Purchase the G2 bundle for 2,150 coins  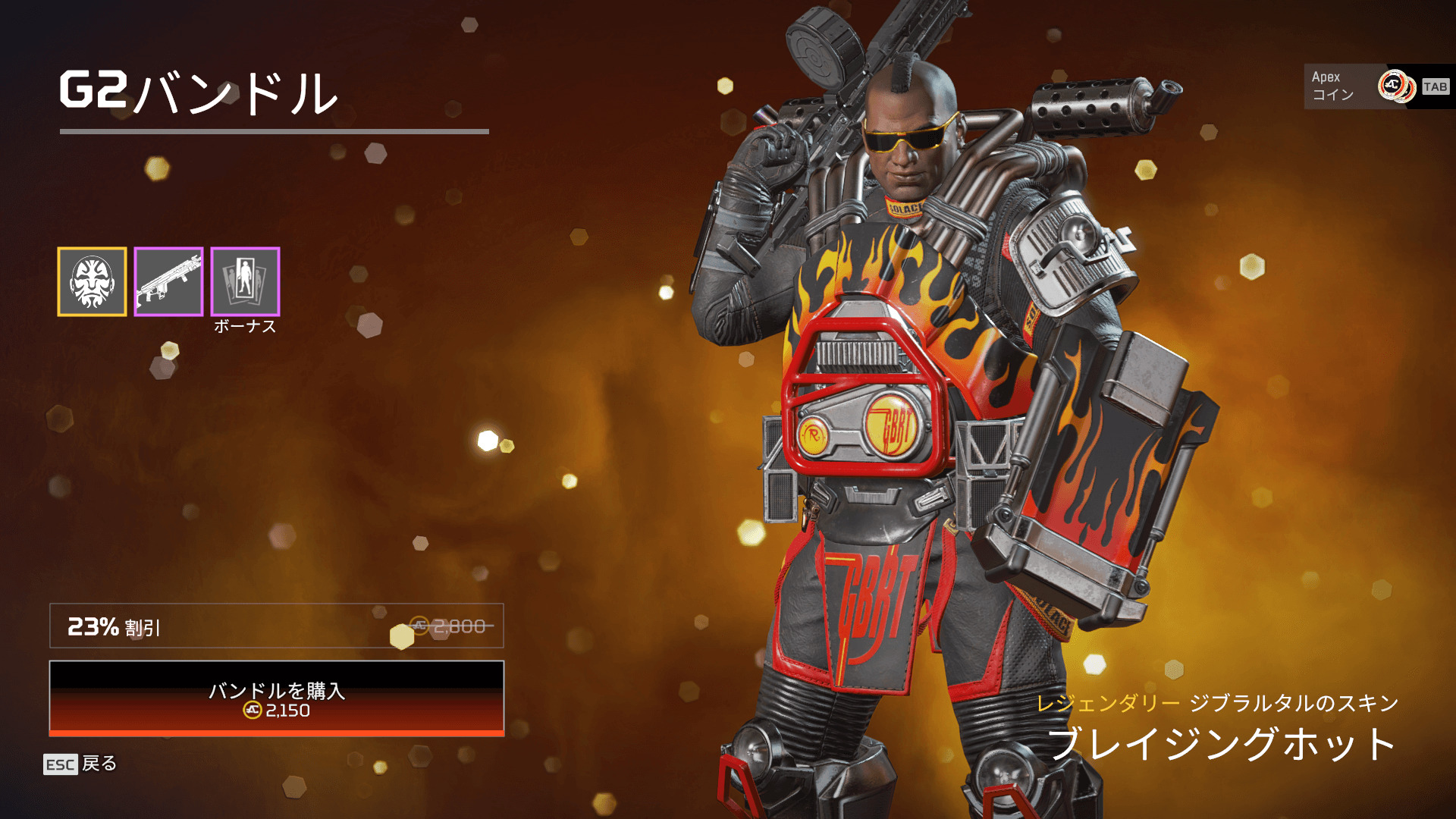pyautogui.click(x=277, y=698)
